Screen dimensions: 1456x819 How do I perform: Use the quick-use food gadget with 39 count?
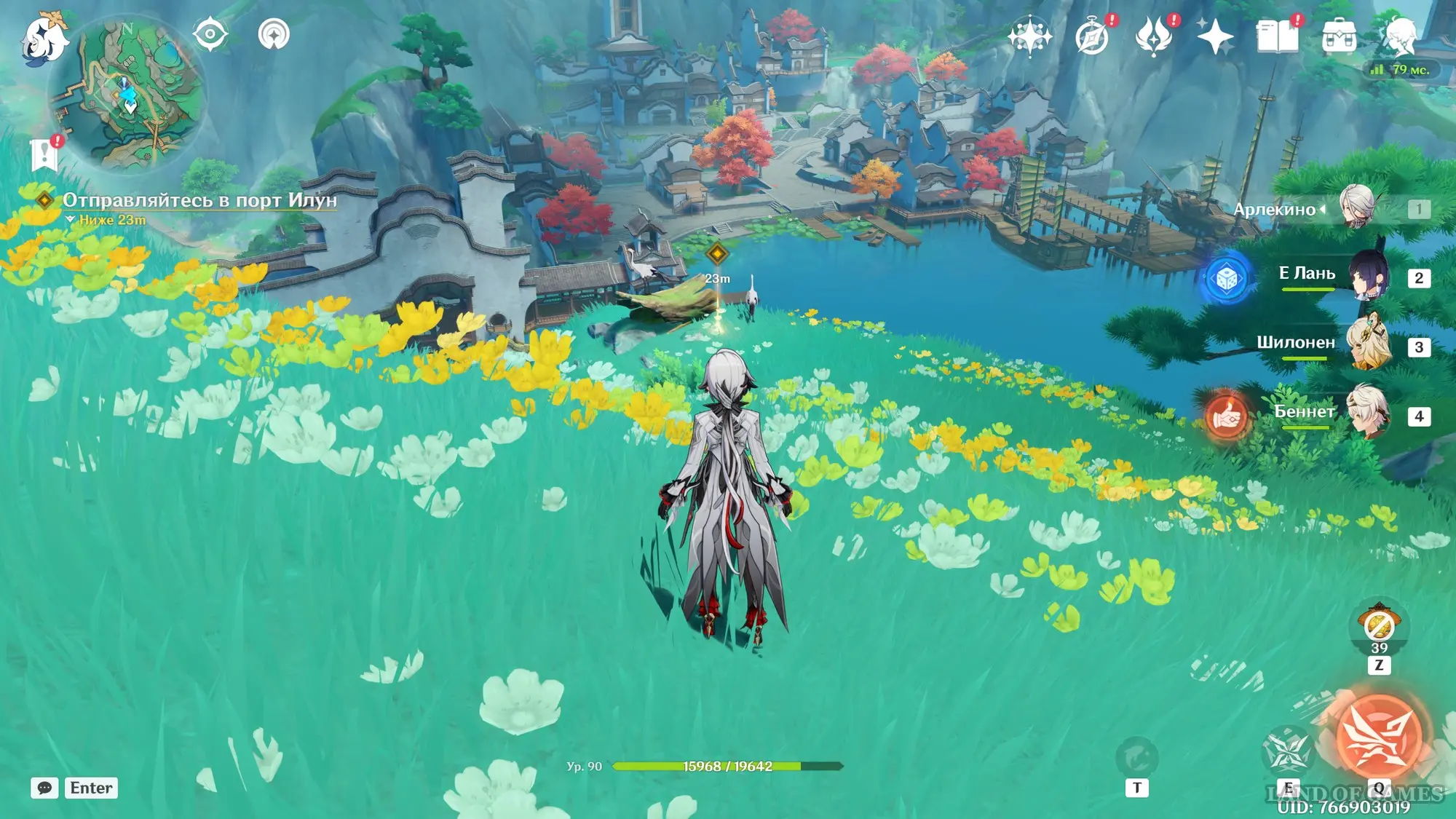click(x=1379, y=626)
